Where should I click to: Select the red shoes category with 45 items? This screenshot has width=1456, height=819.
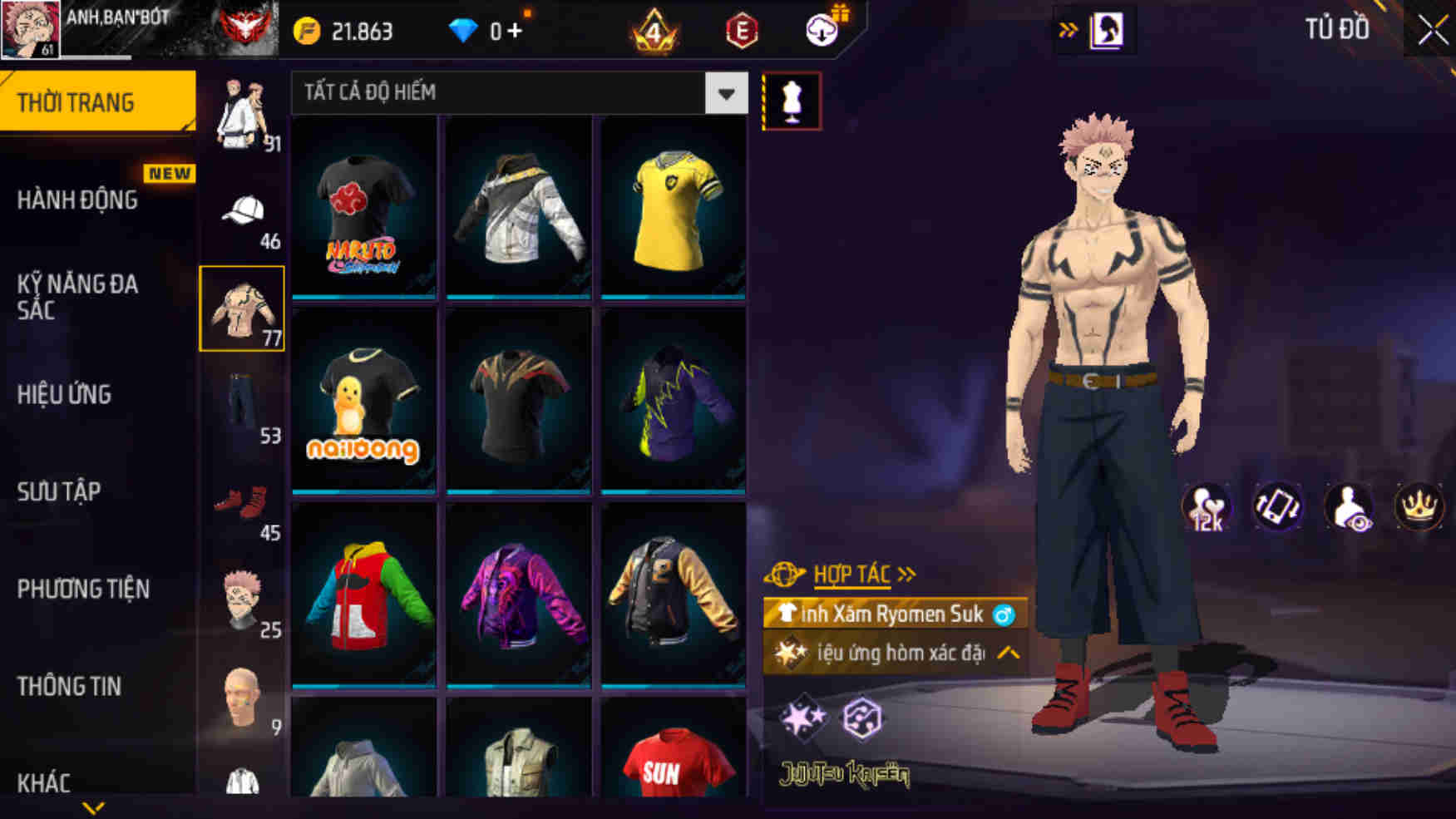point(242,503)
